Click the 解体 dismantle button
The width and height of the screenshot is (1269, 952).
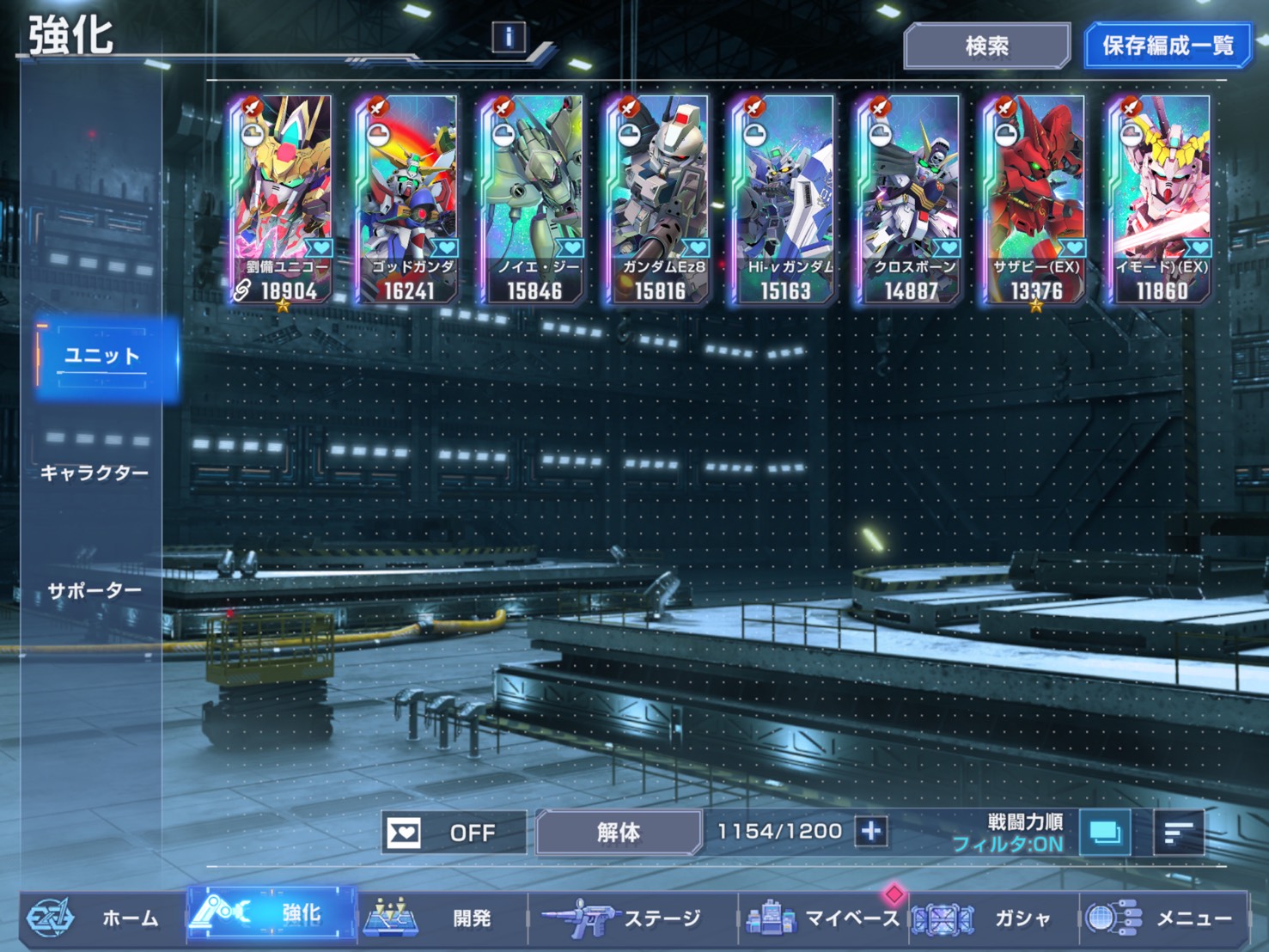point(619,832)
